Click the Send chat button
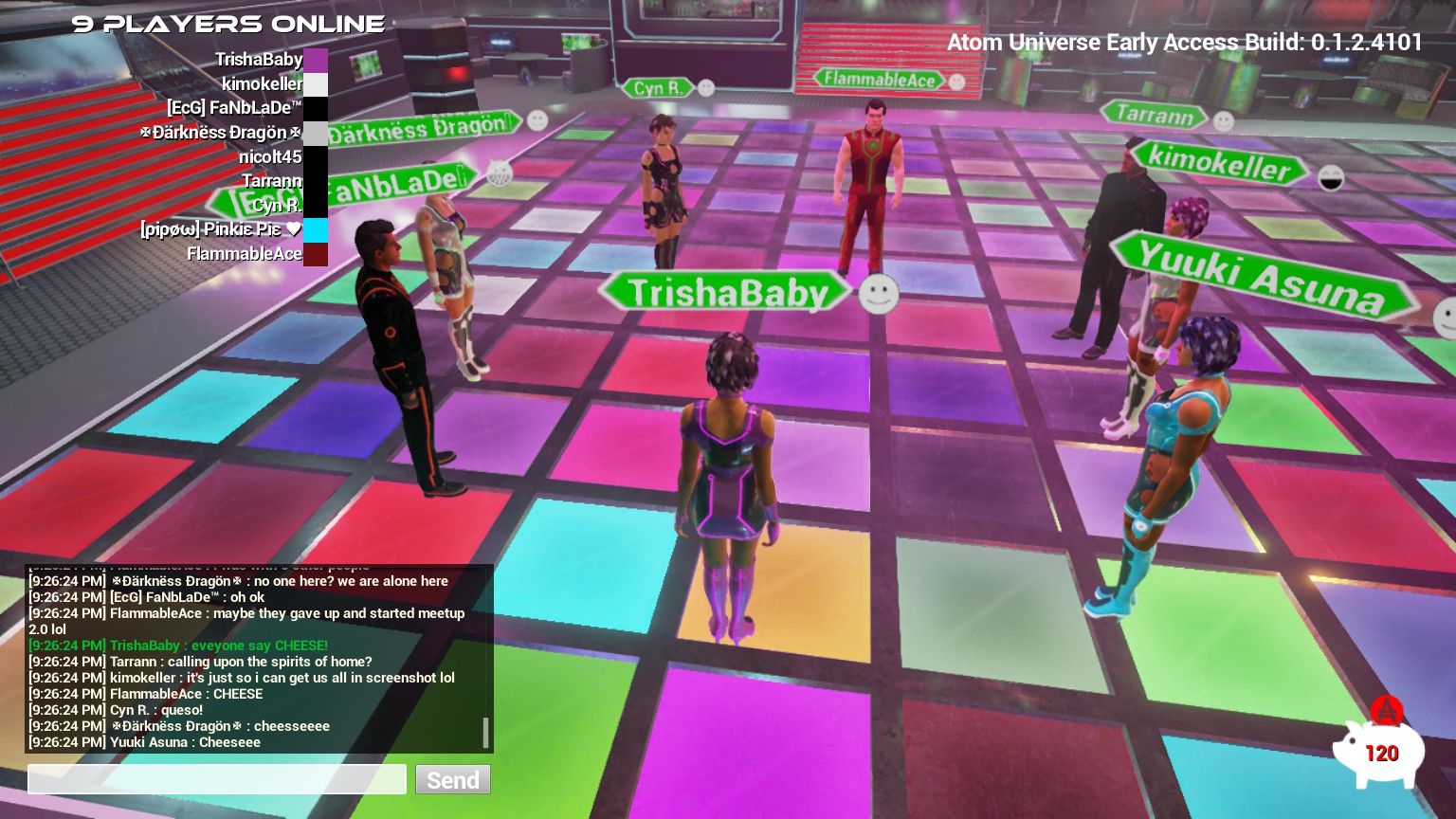1456x819 pixels. click(x=452, y=779)
